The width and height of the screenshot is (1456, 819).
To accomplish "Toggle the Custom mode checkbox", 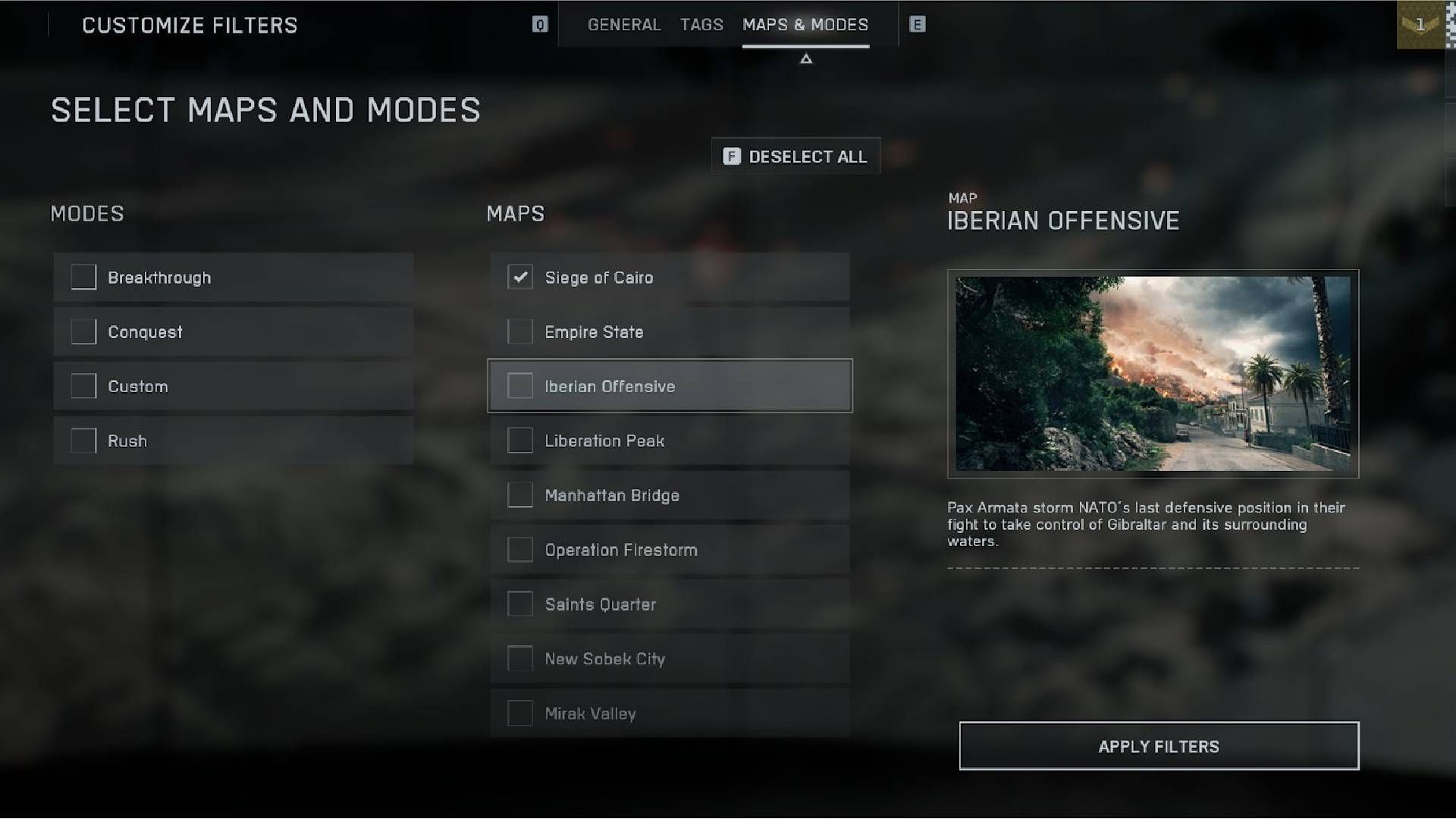I will point(83,387).
